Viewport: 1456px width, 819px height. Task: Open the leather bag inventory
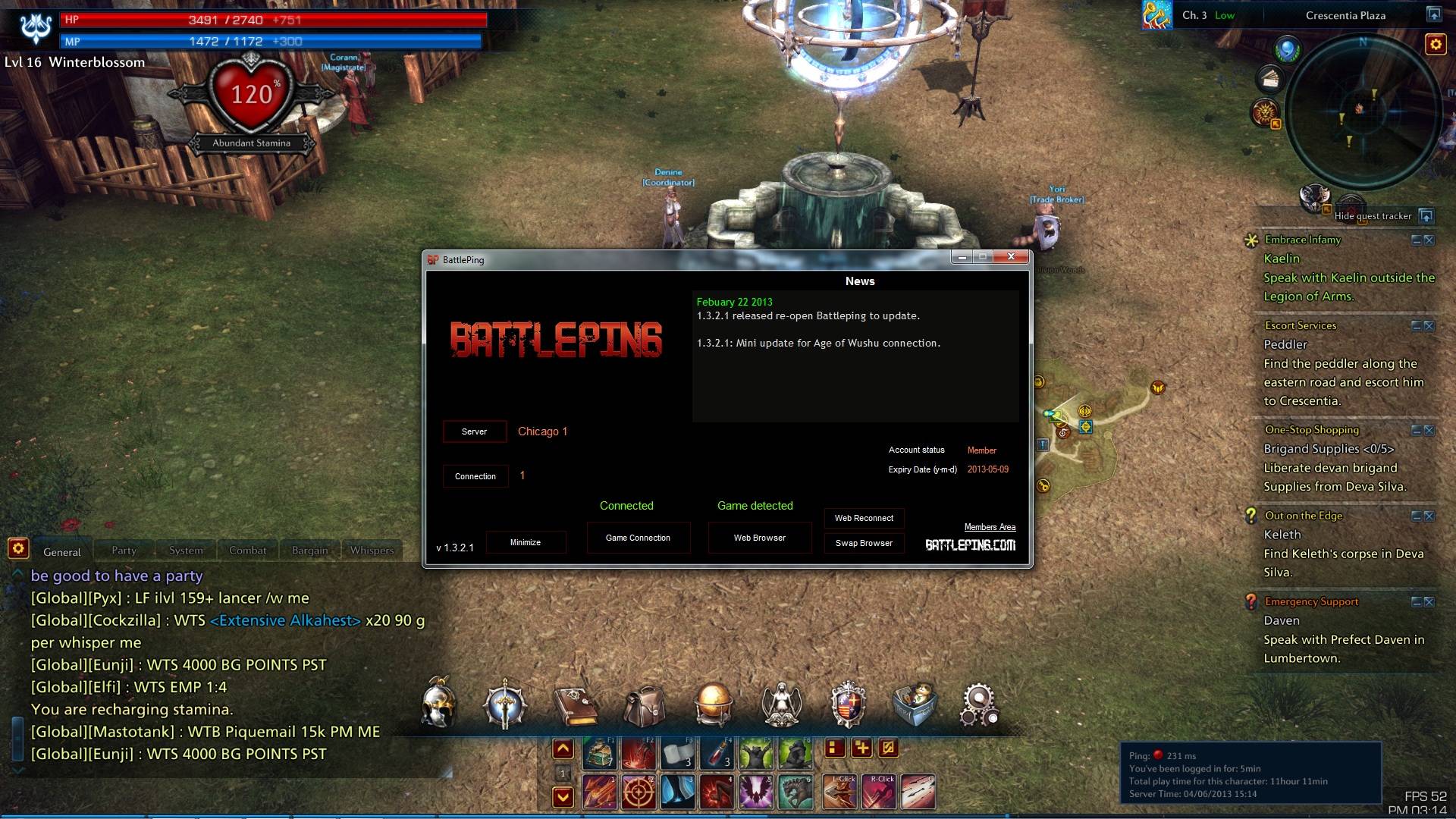644,704
